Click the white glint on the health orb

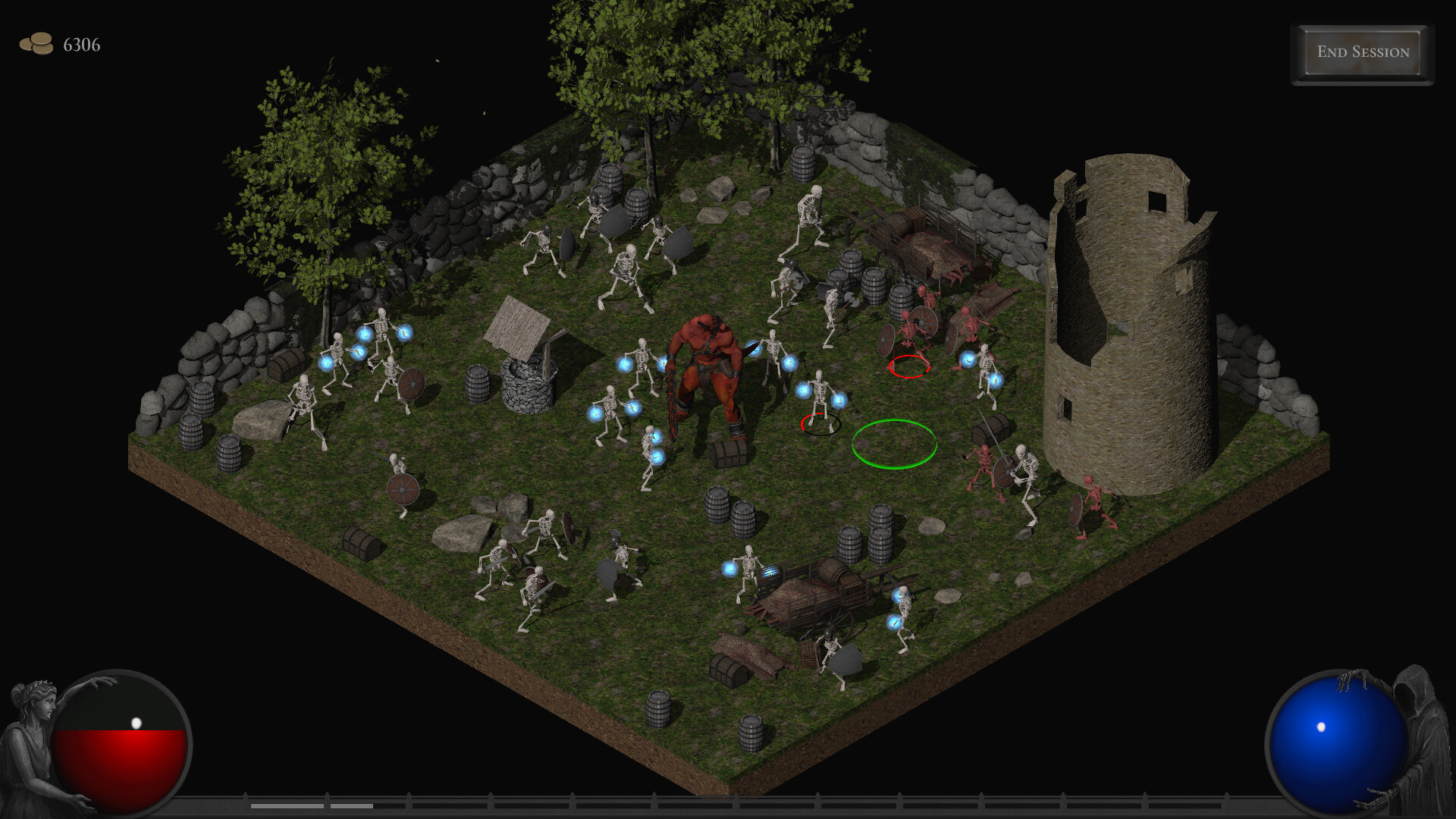pos(136,722)
